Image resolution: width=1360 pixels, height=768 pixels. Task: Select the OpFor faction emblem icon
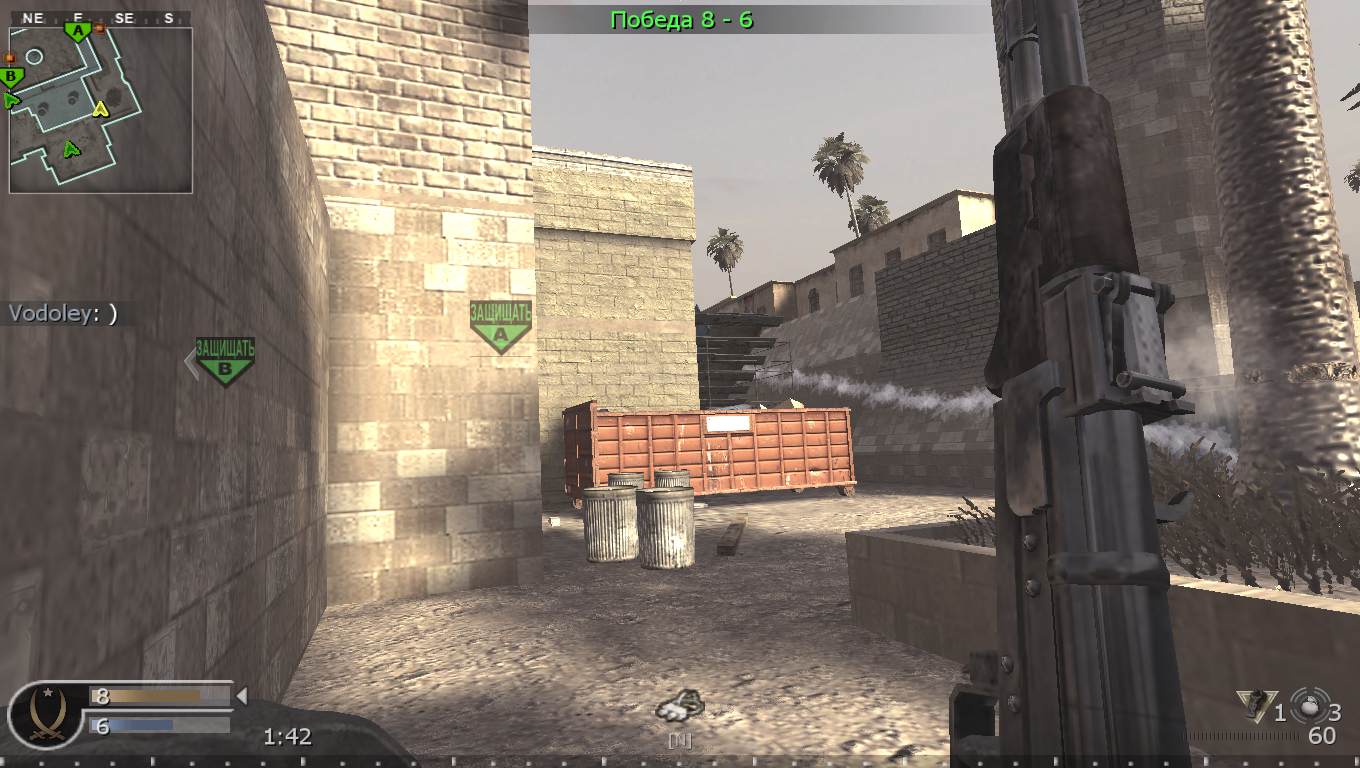coord(45,718)
